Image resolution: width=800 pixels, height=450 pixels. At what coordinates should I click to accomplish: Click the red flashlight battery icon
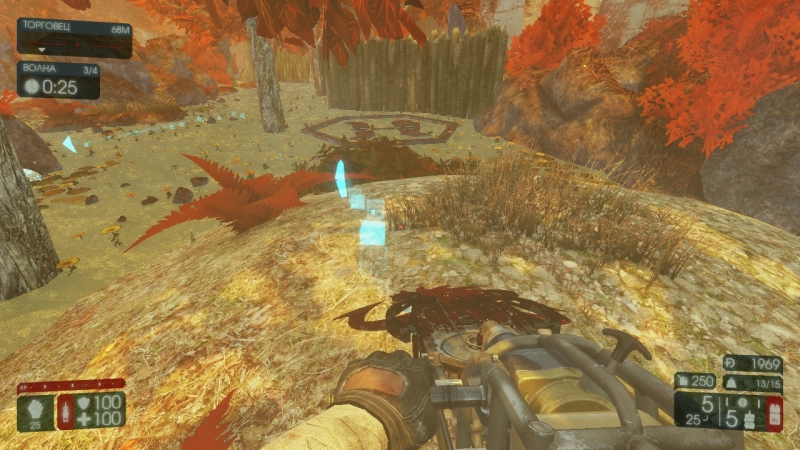(x=773, y=411)
